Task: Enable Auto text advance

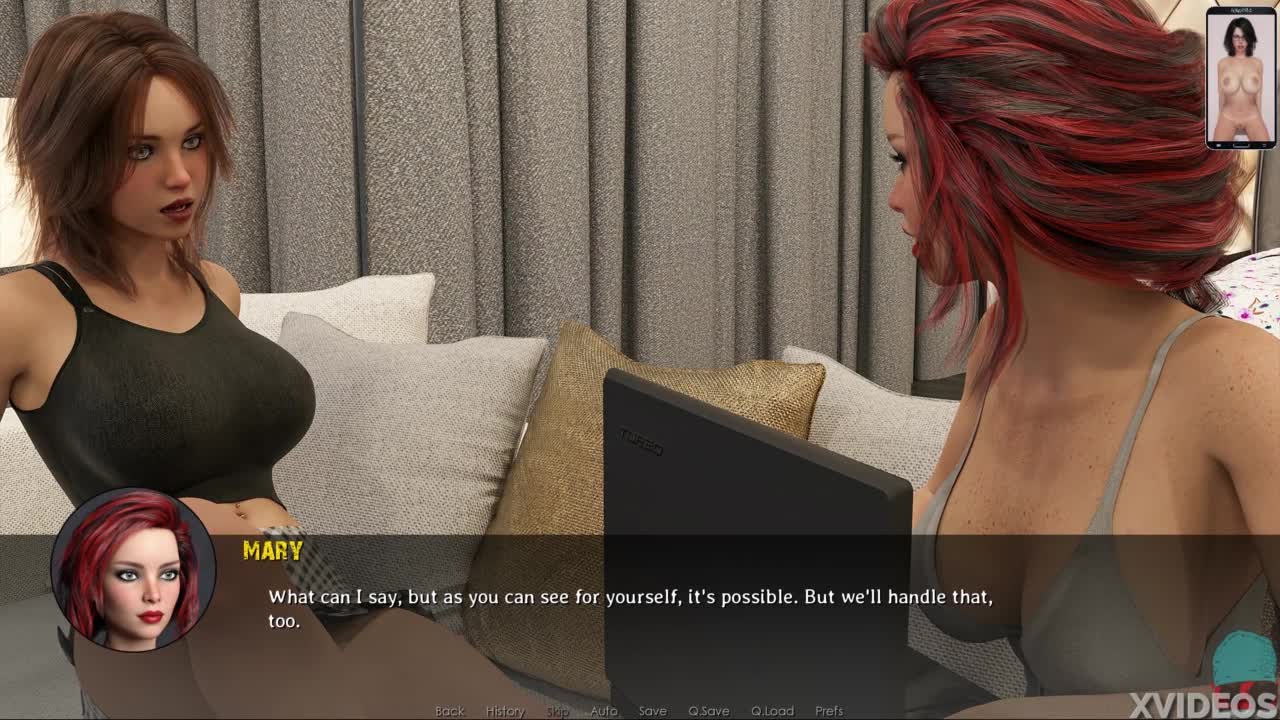Action: click(x=604, y=711)
